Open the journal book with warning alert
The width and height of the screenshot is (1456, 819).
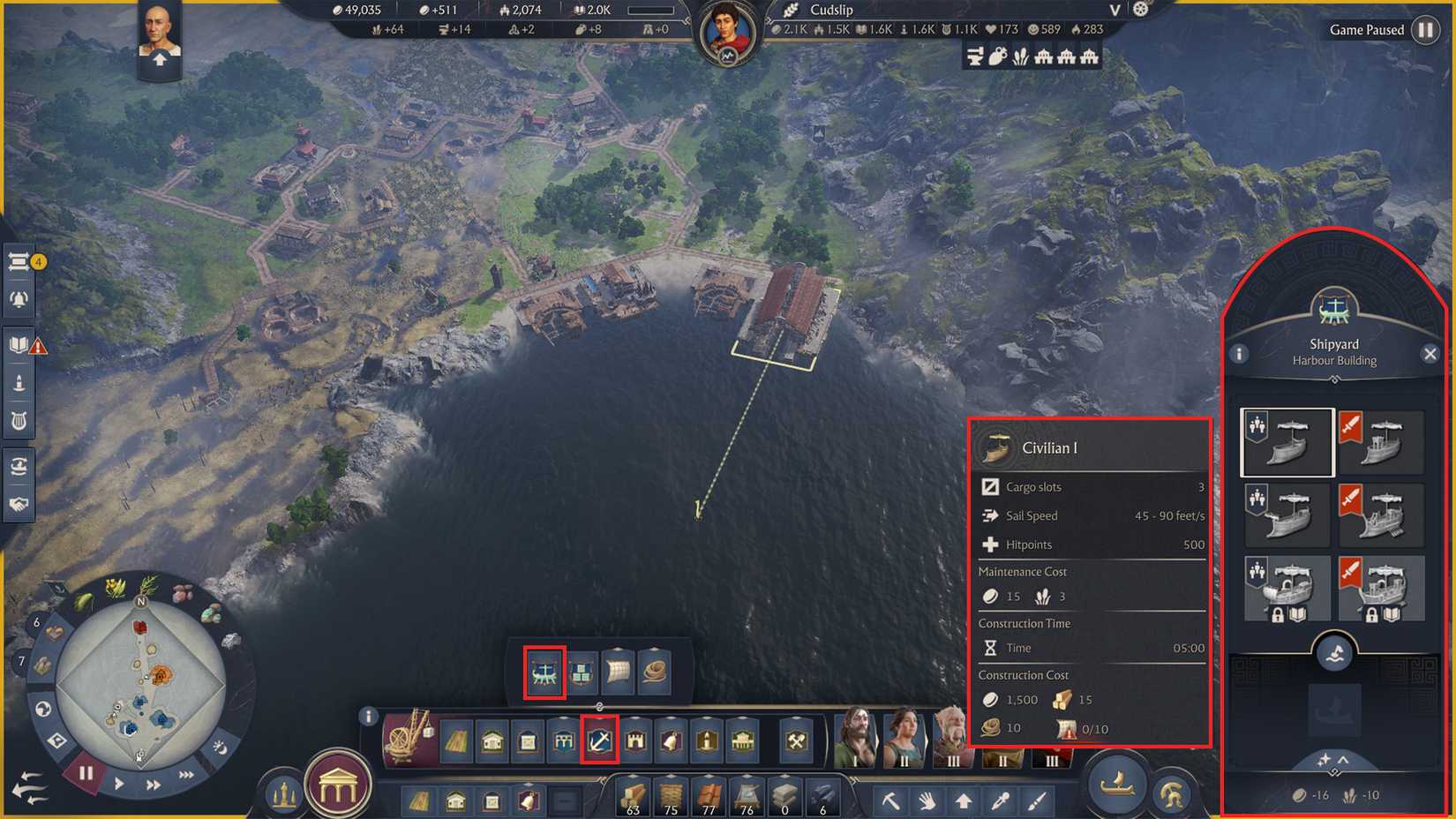[x=19, y=344]
